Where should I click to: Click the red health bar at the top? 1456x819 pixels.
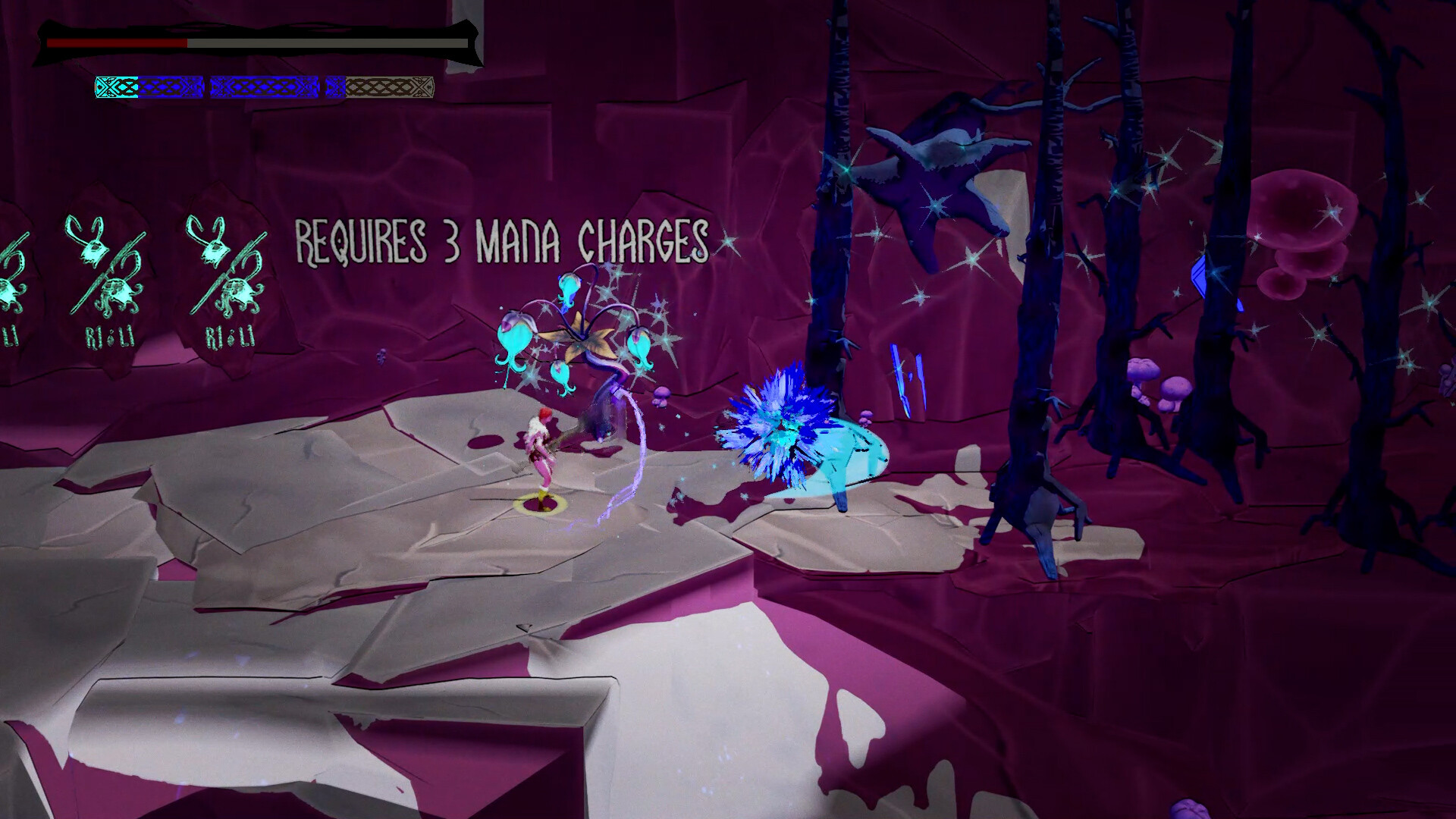click(114, 43)
